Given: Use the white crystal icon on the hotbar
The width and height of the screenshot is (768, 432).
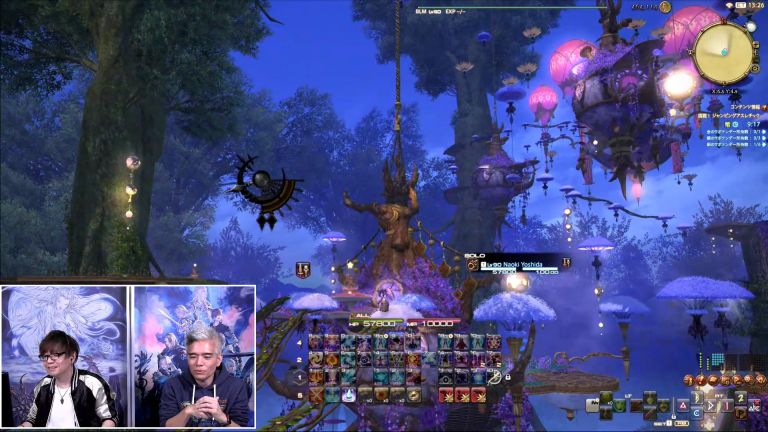Looking at the screenshot, I should (348, 394).
